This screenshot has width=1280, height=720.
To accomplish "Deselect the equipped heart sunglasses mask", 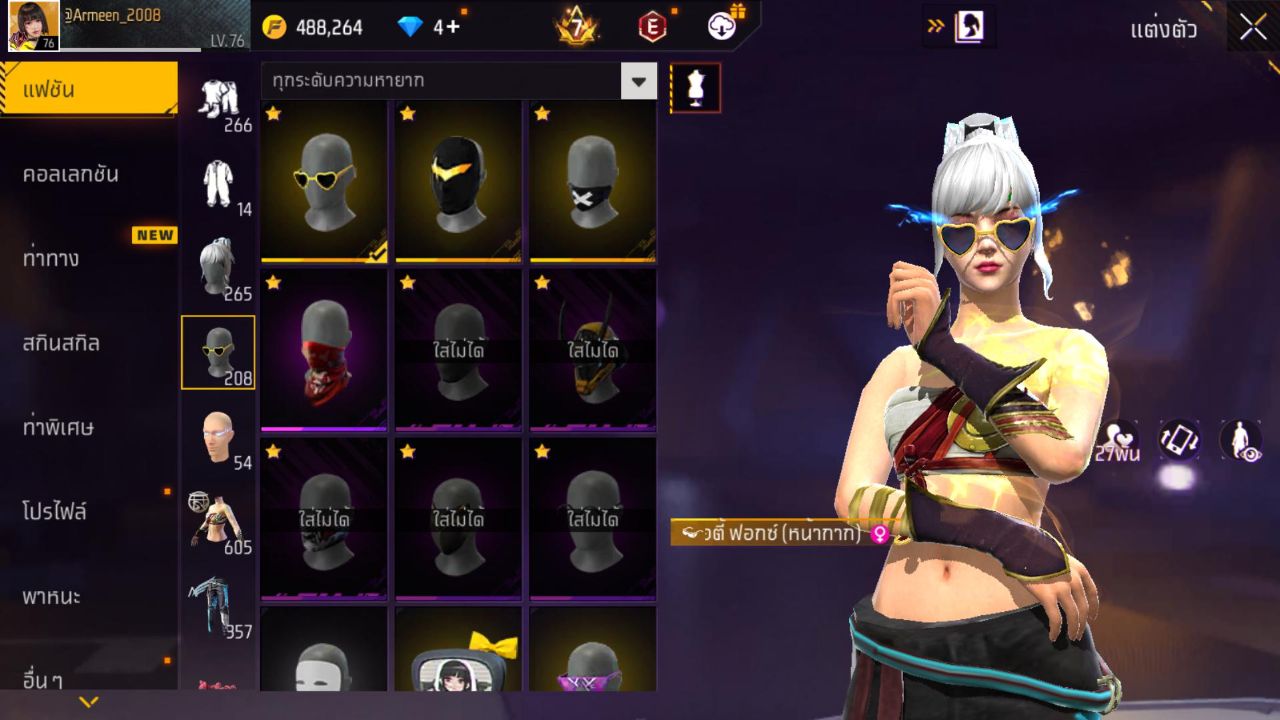I will (x=322, y=182).
